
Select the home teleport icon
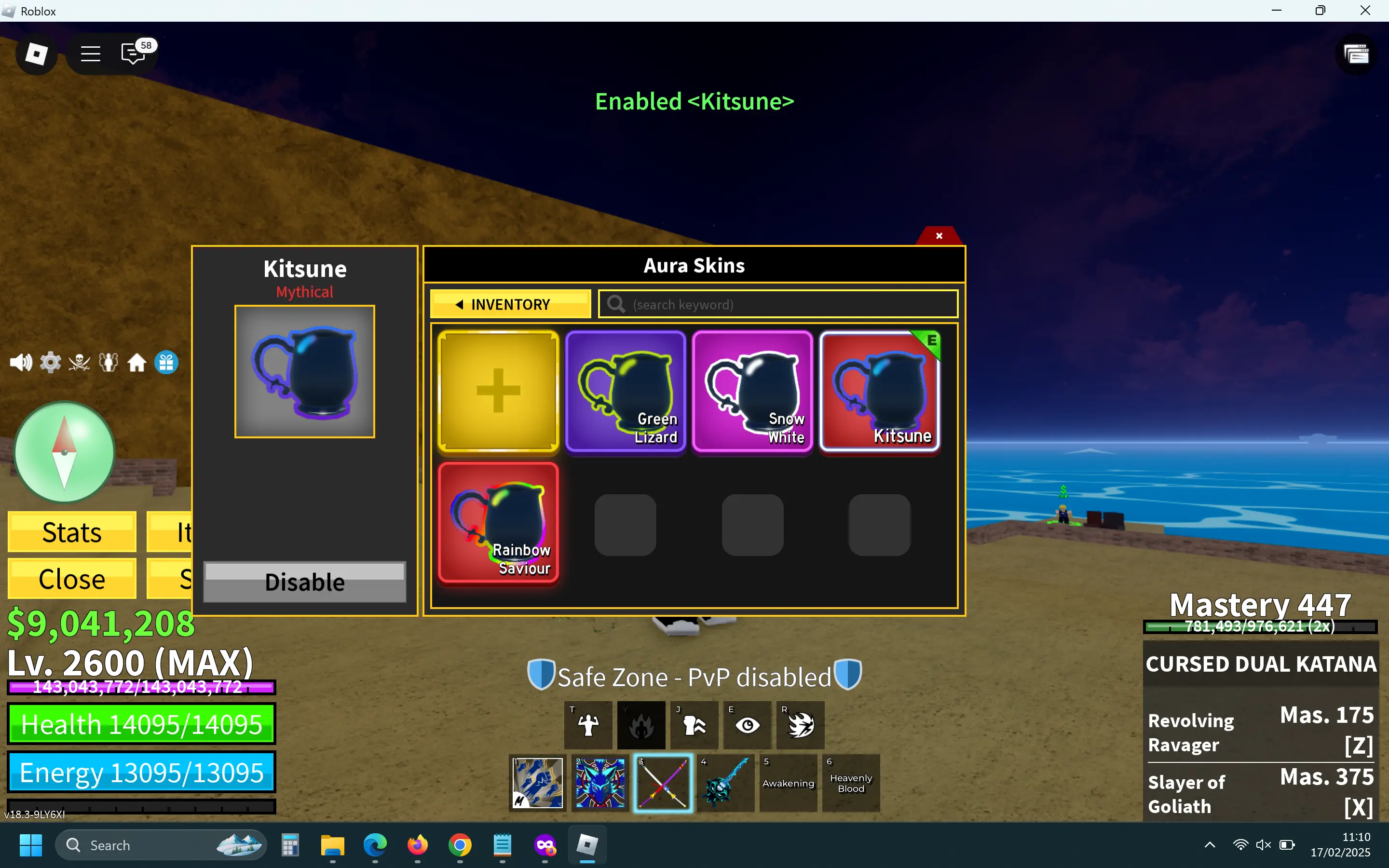tap(137, 362)
